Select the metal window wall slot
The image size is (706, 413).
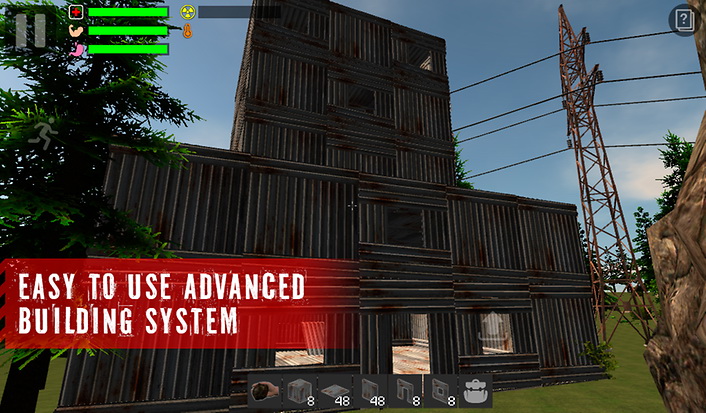[439, 391]
